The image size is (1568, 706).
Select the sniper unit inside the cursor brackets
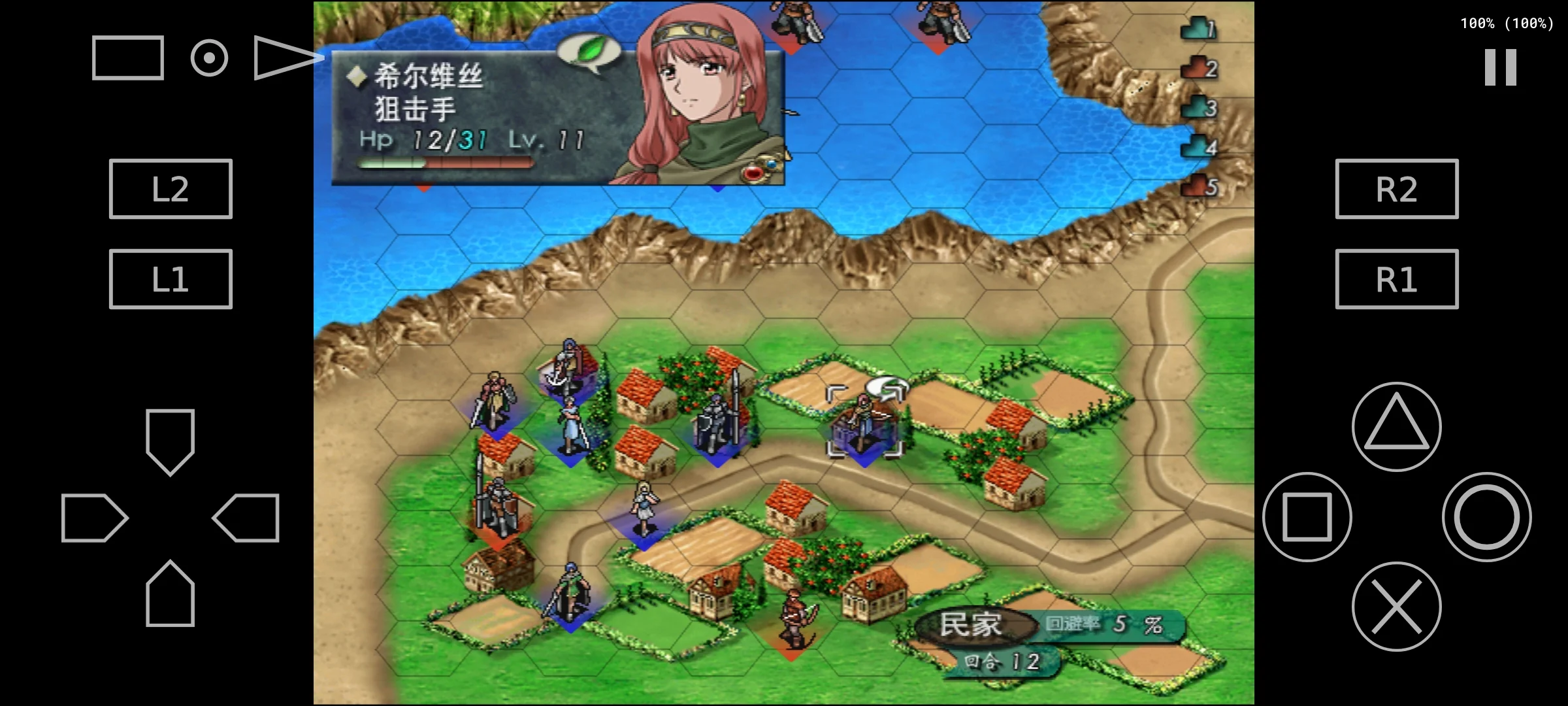coord(864,422)
